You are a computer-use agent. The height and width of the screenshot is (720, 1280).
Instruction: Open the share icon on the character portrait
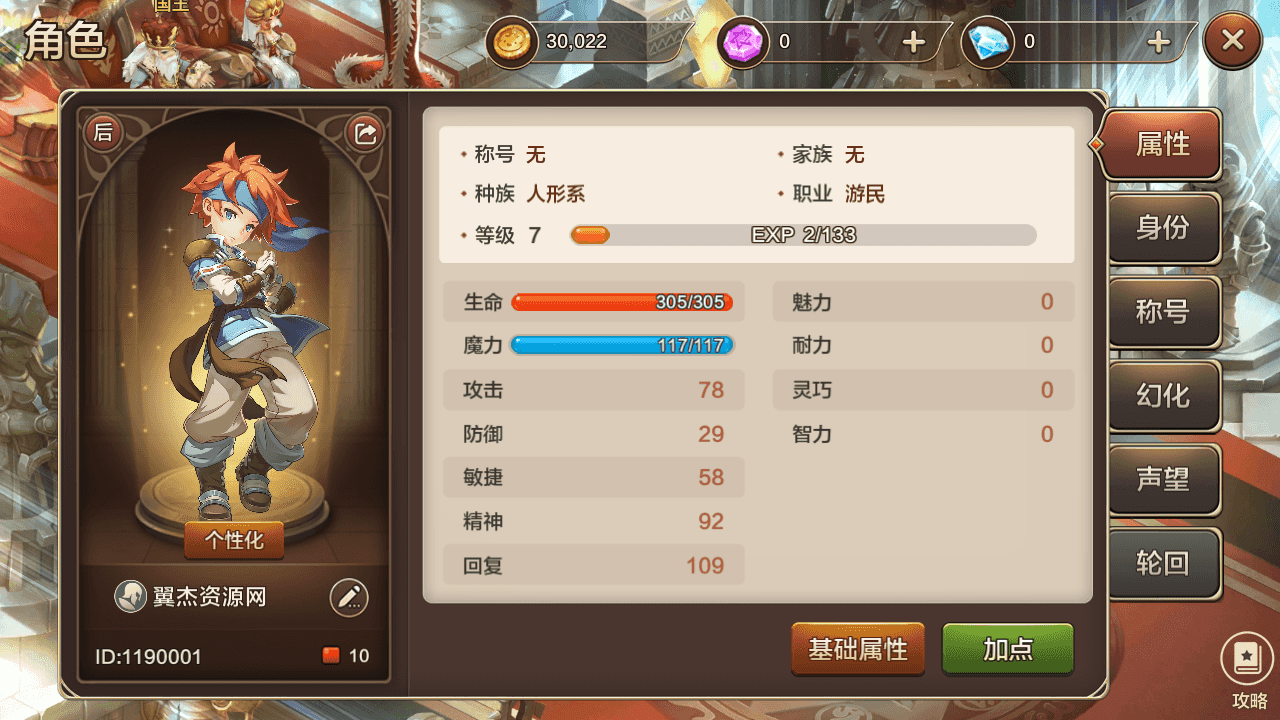click(365, 131)
